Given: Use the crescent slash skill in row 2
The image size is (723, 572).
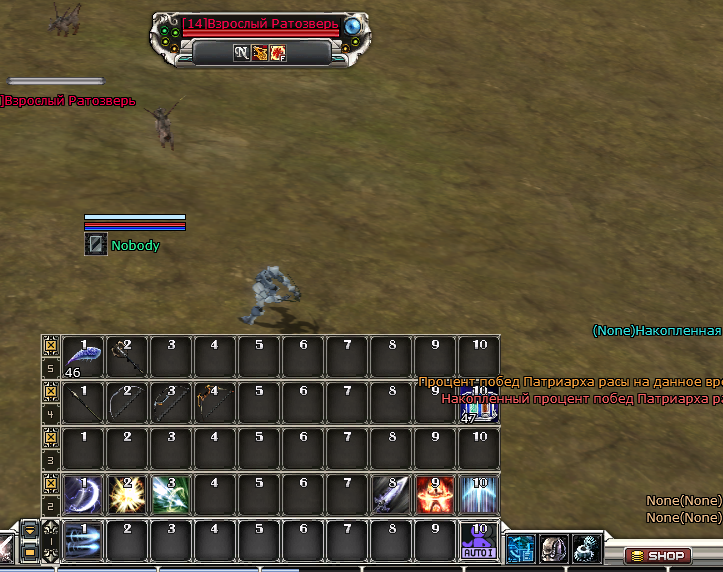Looking at the screenshot, I should tap(83, 494).
